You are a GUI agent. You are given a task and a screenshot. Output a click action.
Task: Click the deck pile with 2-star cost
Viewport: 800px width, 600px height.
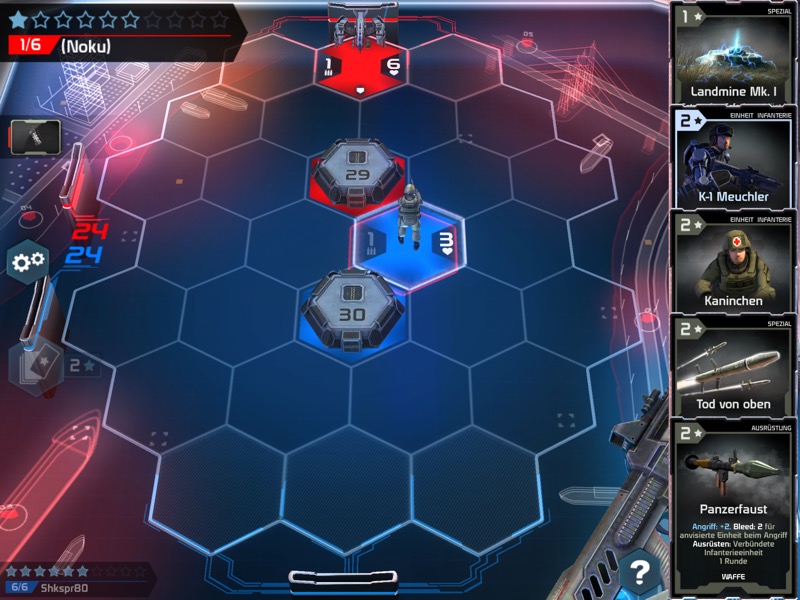coord(36,365)
